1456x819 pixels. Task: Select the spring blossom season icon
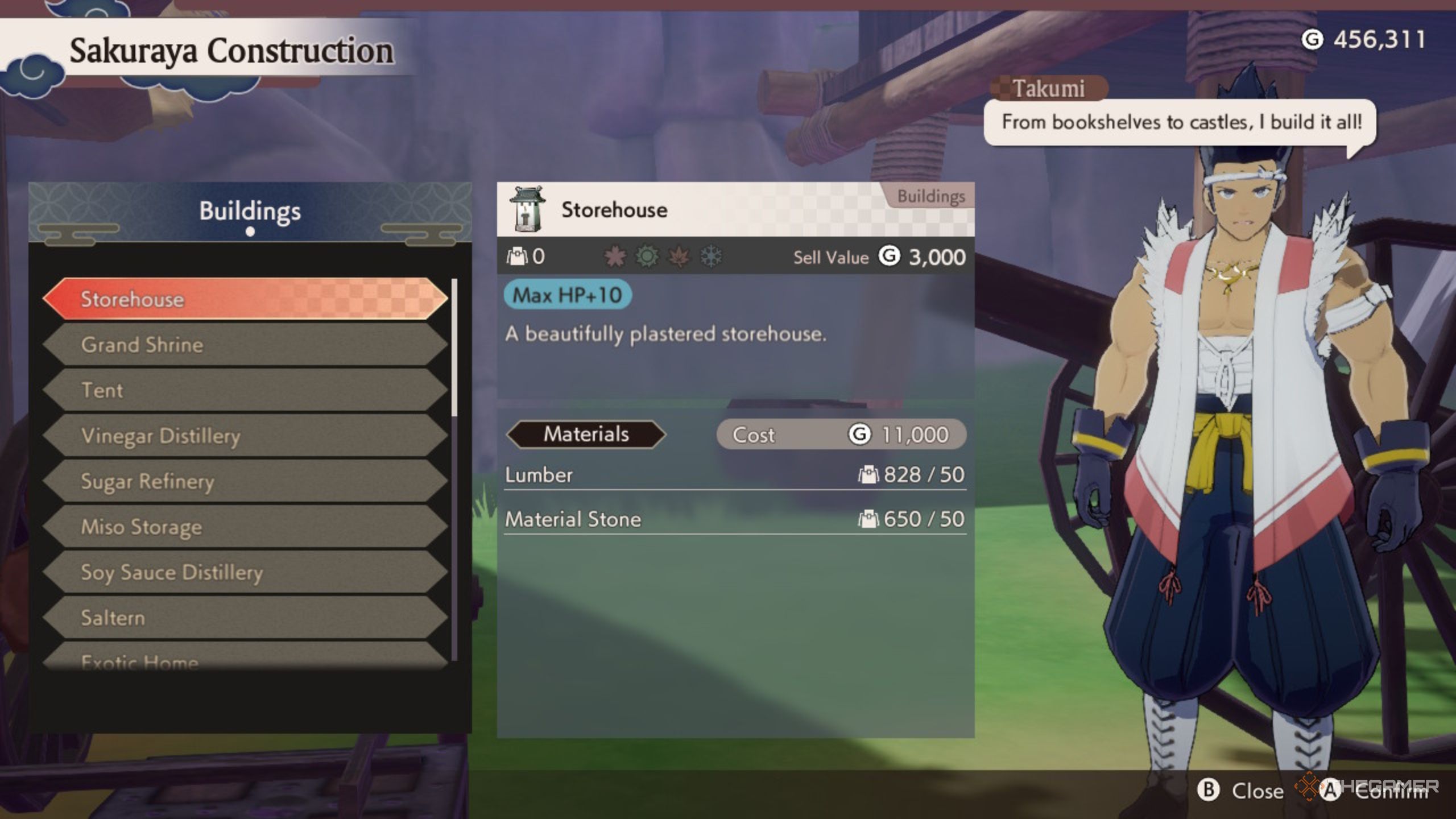coord(615,256)
